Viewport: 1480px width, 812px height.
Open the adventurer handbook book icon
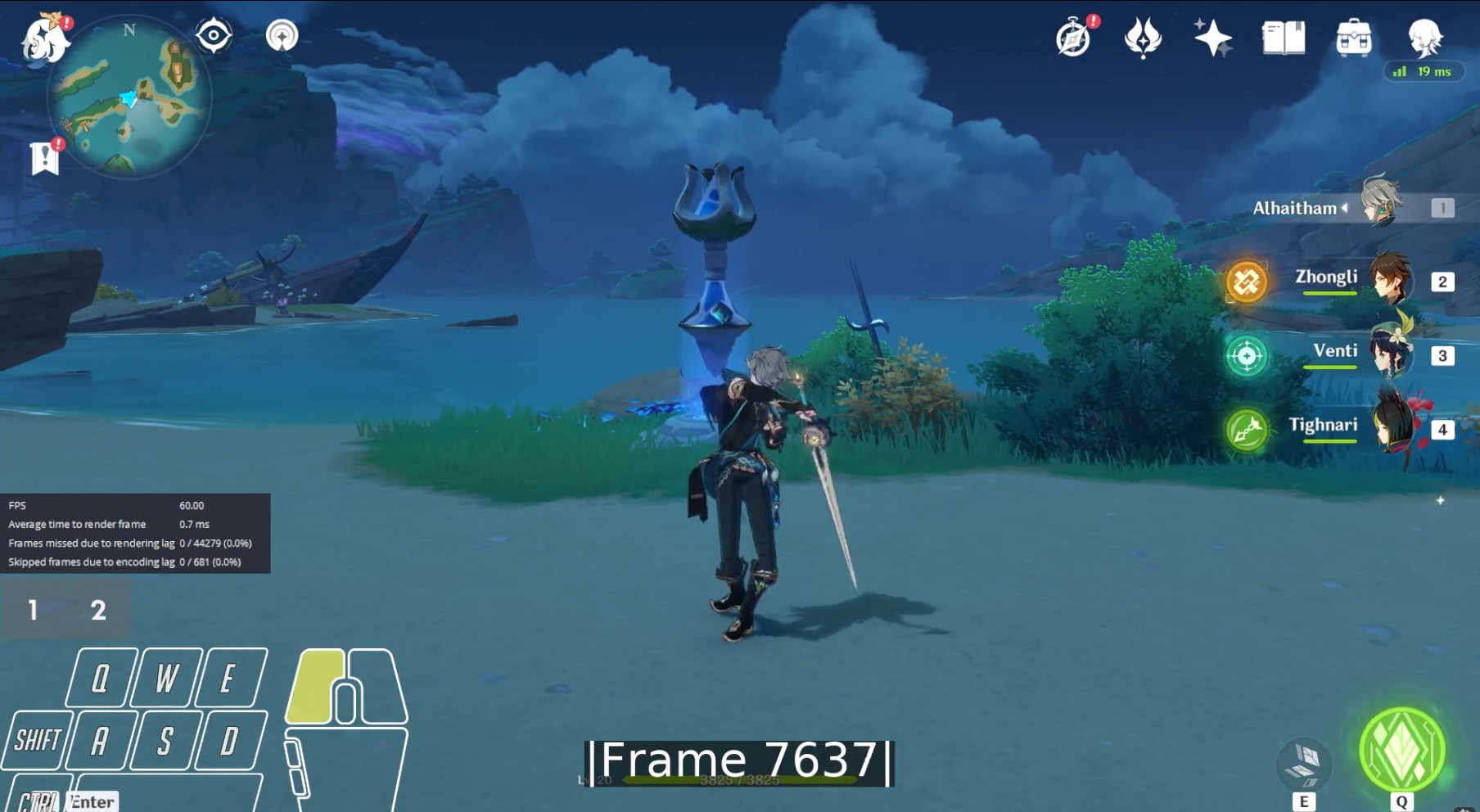[x=1283, y=38]
